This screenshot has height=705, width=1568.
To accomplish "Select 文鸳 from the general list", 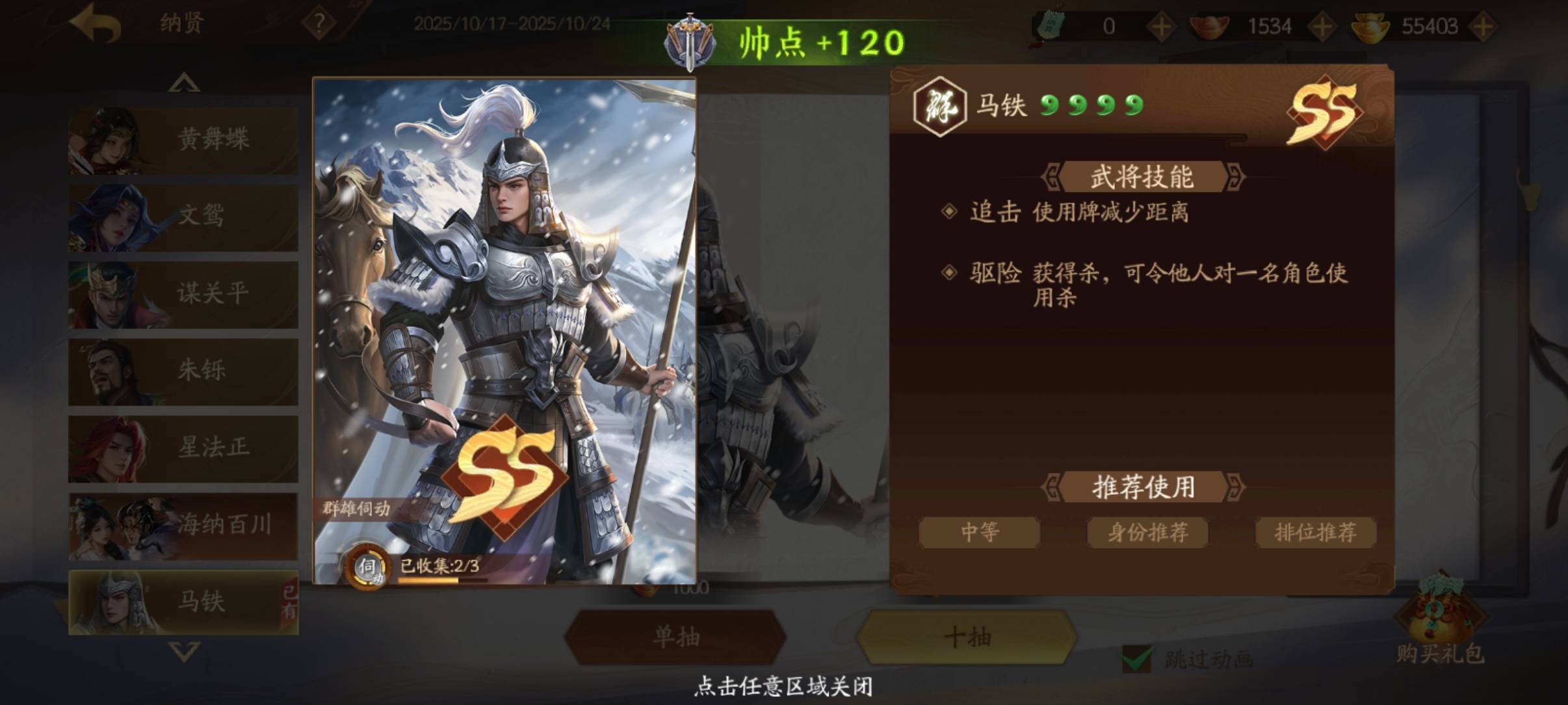I will pyautogui.click(x=183, y=217).
